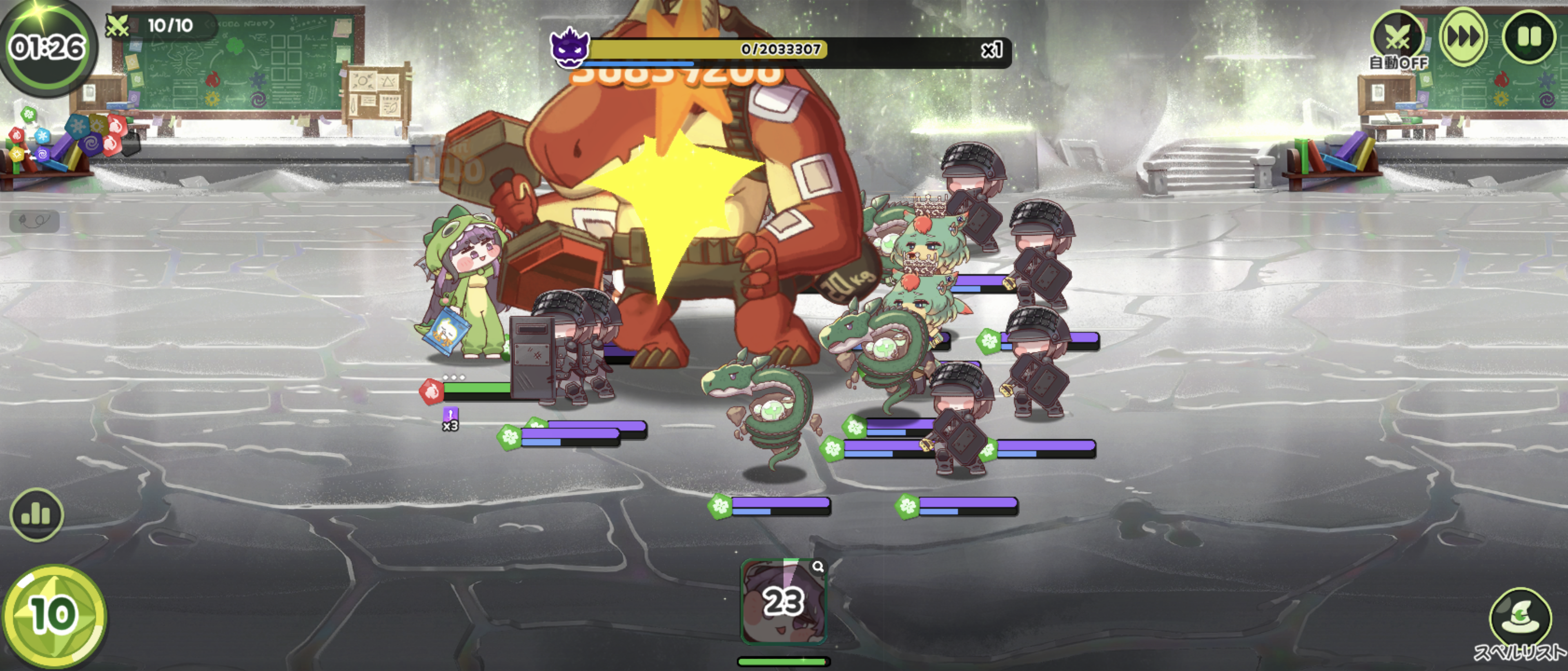The width and height of the screenshot is (1568, 671).
Task: Activate the fast-forward speed button
Action: click(x=1463, y=36)
